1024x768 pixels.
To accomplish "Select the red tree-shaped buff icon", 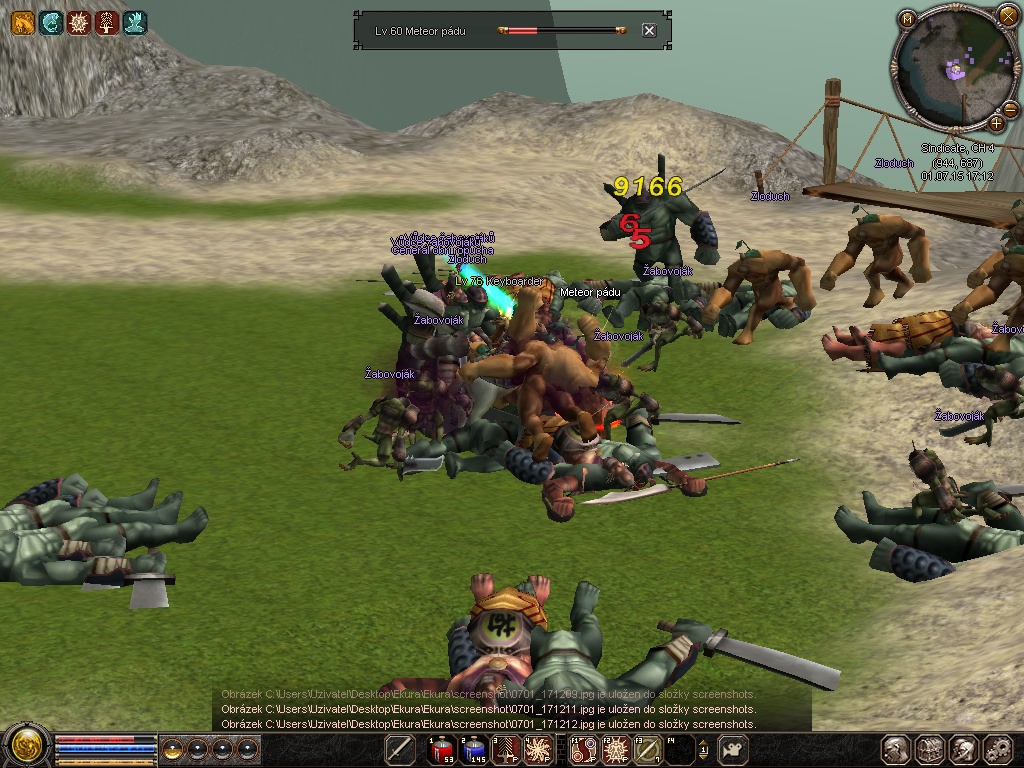I will pyautogui.click(x=106, y=22).
